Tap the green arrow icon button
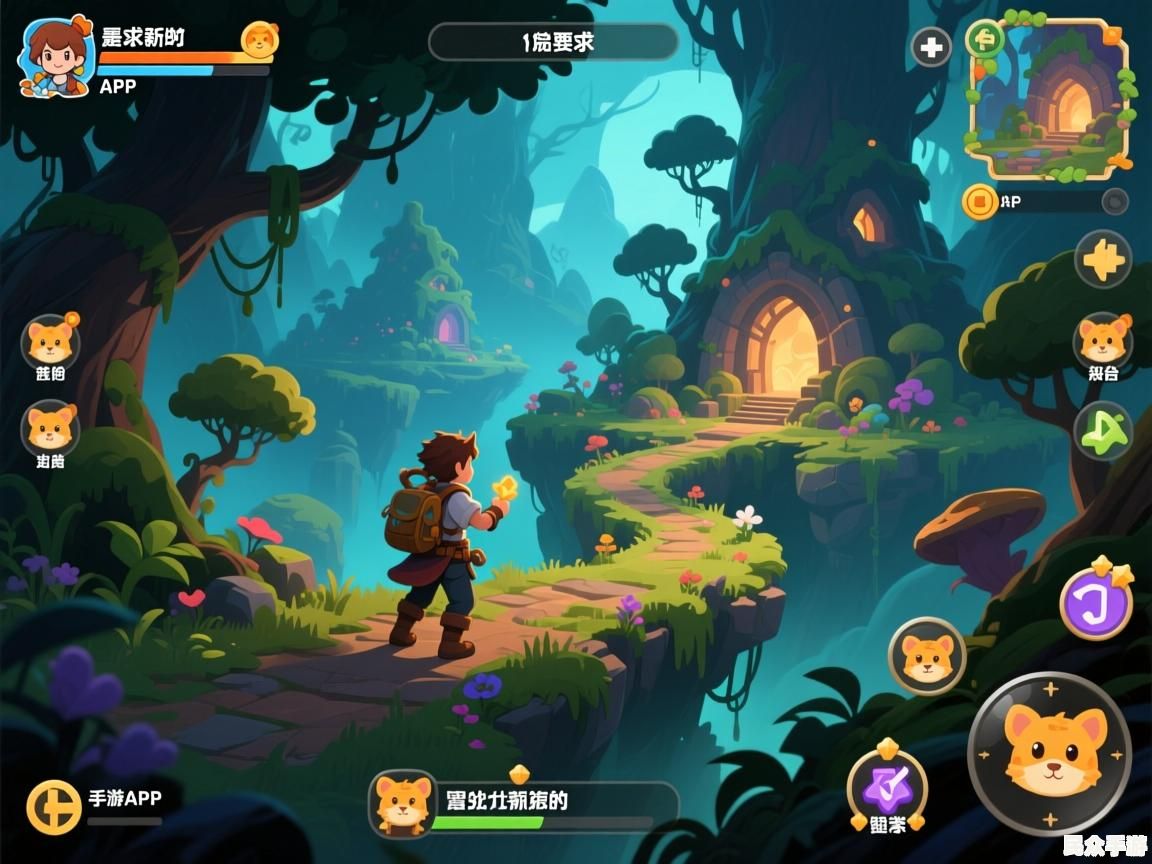 pyautogui.click(x=1103, y=431)
